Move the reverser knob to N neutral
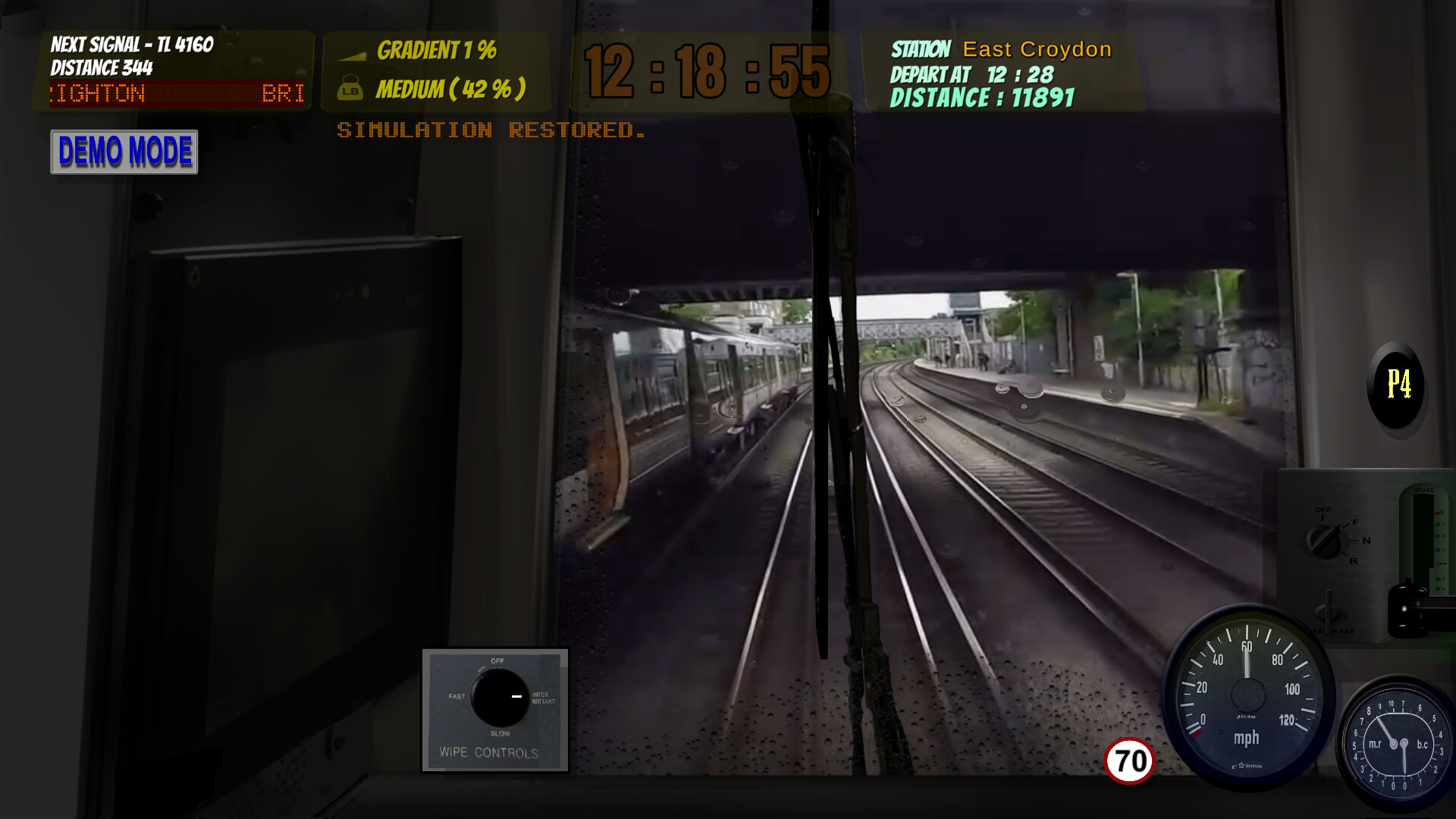The width and height of the screenshot is (1456, 819). (1365, 540)
